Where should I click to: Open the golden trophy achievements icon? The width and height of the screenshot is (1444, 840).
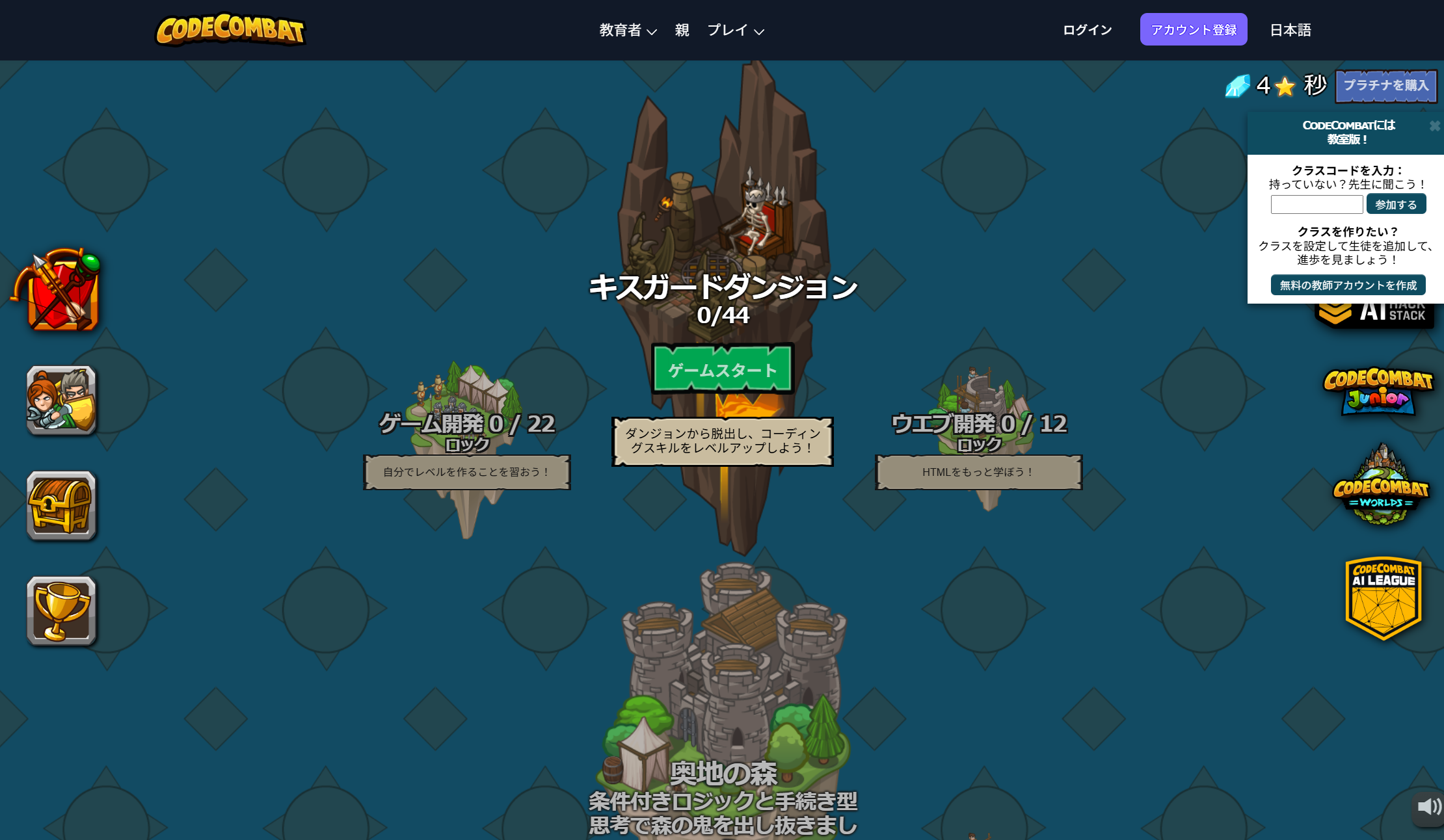click(61, 610)
